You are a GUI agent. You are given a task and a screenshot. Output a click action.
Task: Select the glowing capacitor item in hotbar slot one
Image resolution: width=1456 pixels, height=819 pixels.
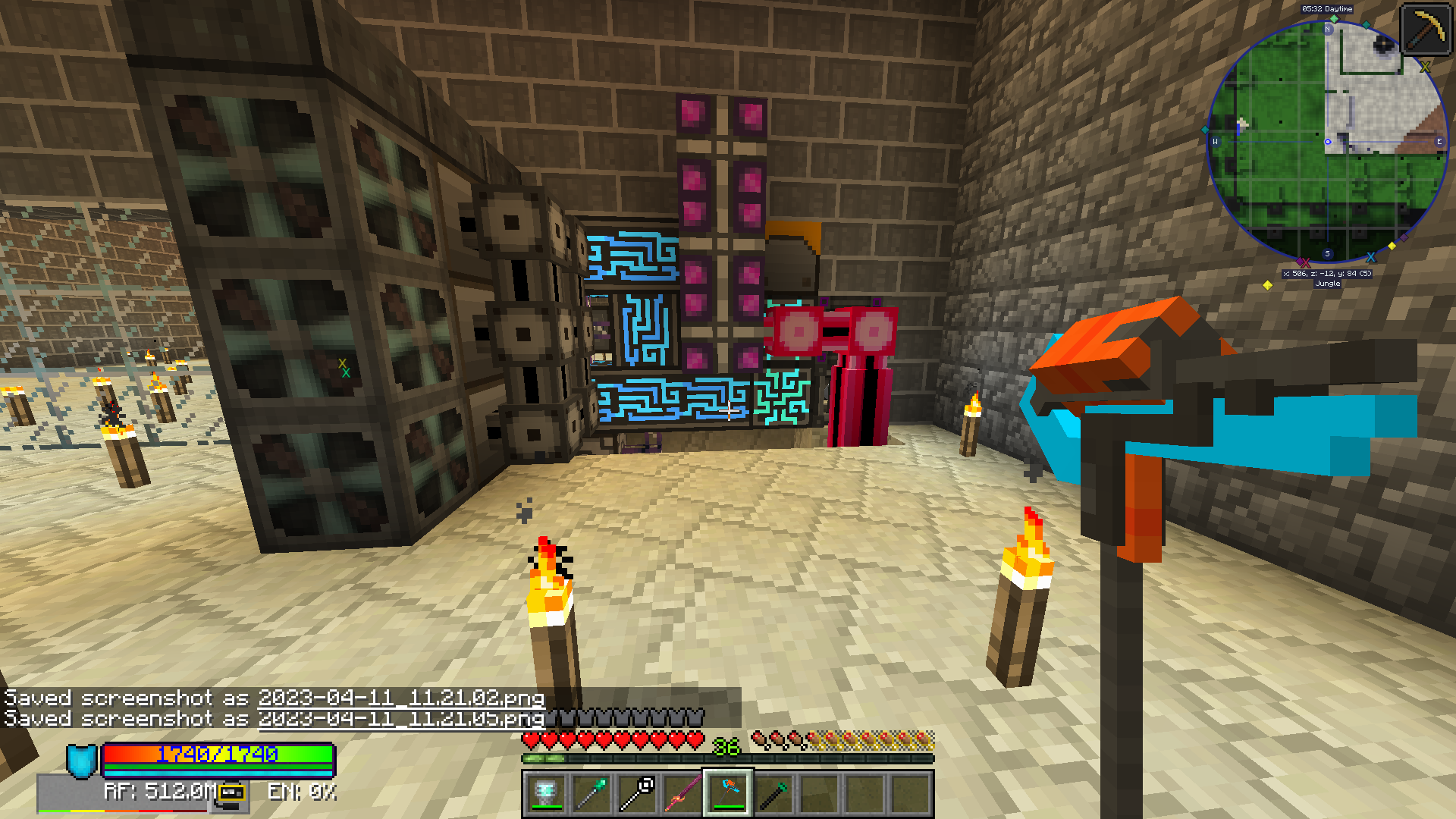545,791
